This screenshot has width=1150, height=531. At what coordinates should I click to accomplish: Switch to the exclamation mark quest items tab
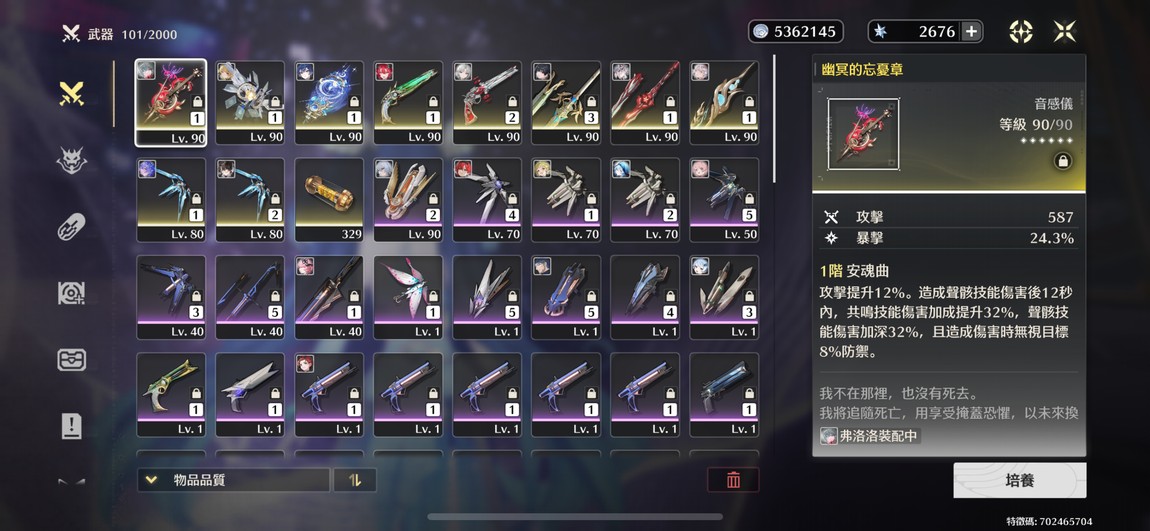[x=71, y=426]
